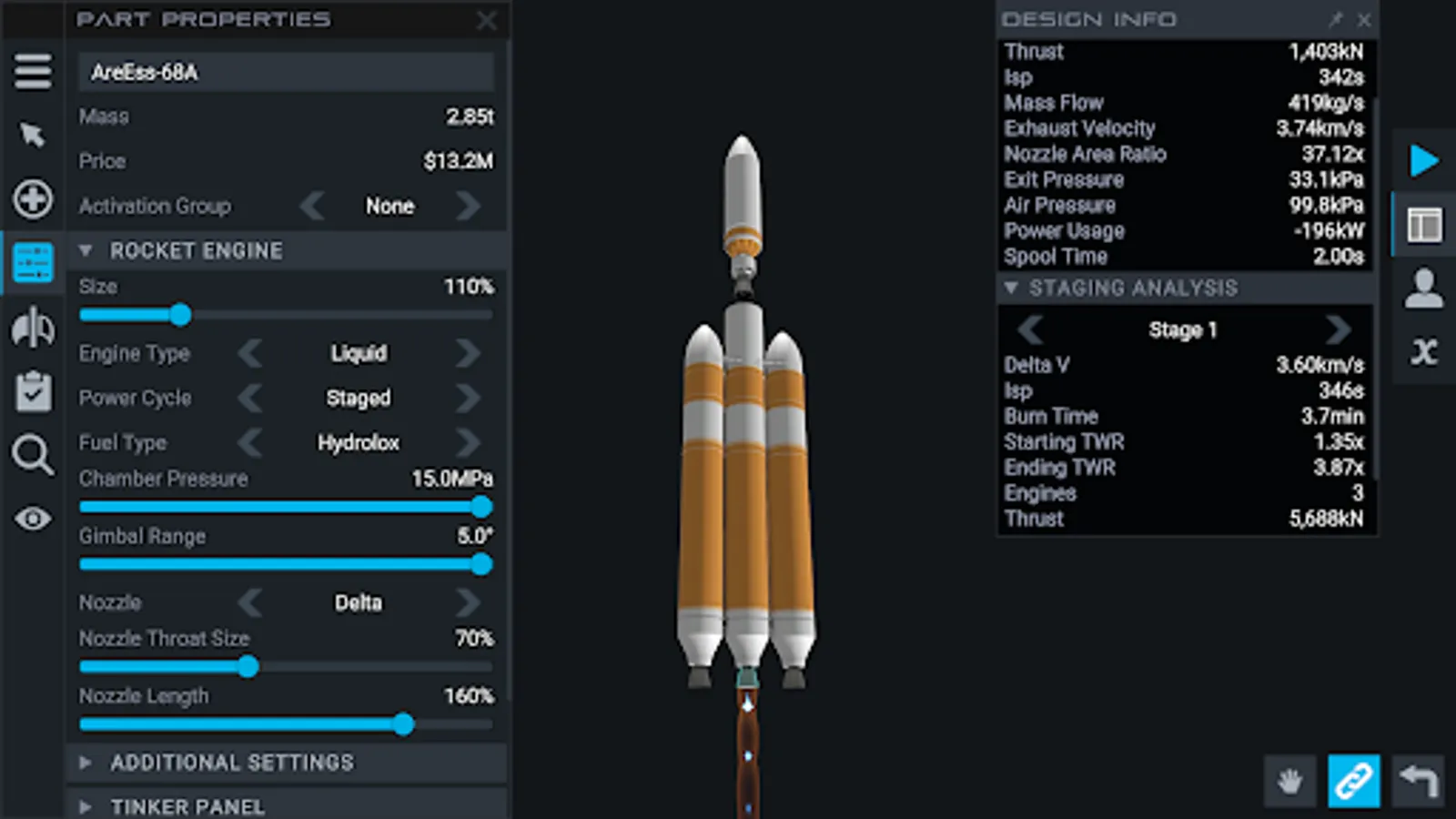
Task: Change Nozzle to the next option
Action: (469, 602)
